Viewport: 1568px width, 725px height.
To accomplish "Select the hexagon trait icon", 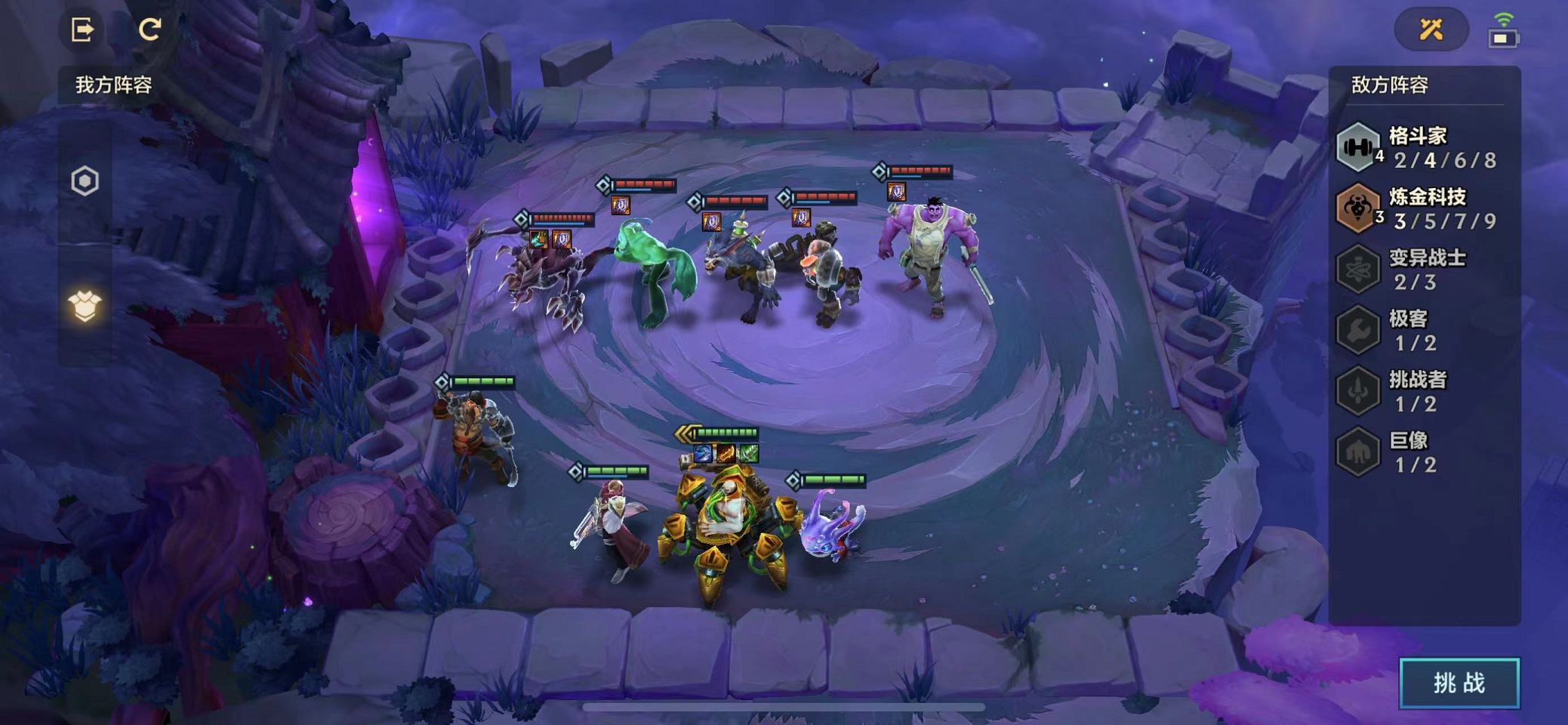I will pos(85,181).
